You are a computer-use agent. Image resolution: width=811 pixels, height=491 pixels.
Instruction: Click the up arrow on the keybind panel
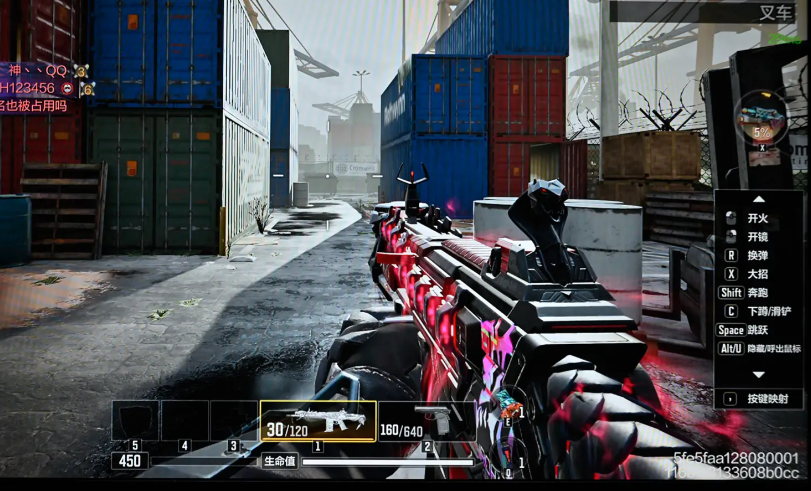coord(759,198)
